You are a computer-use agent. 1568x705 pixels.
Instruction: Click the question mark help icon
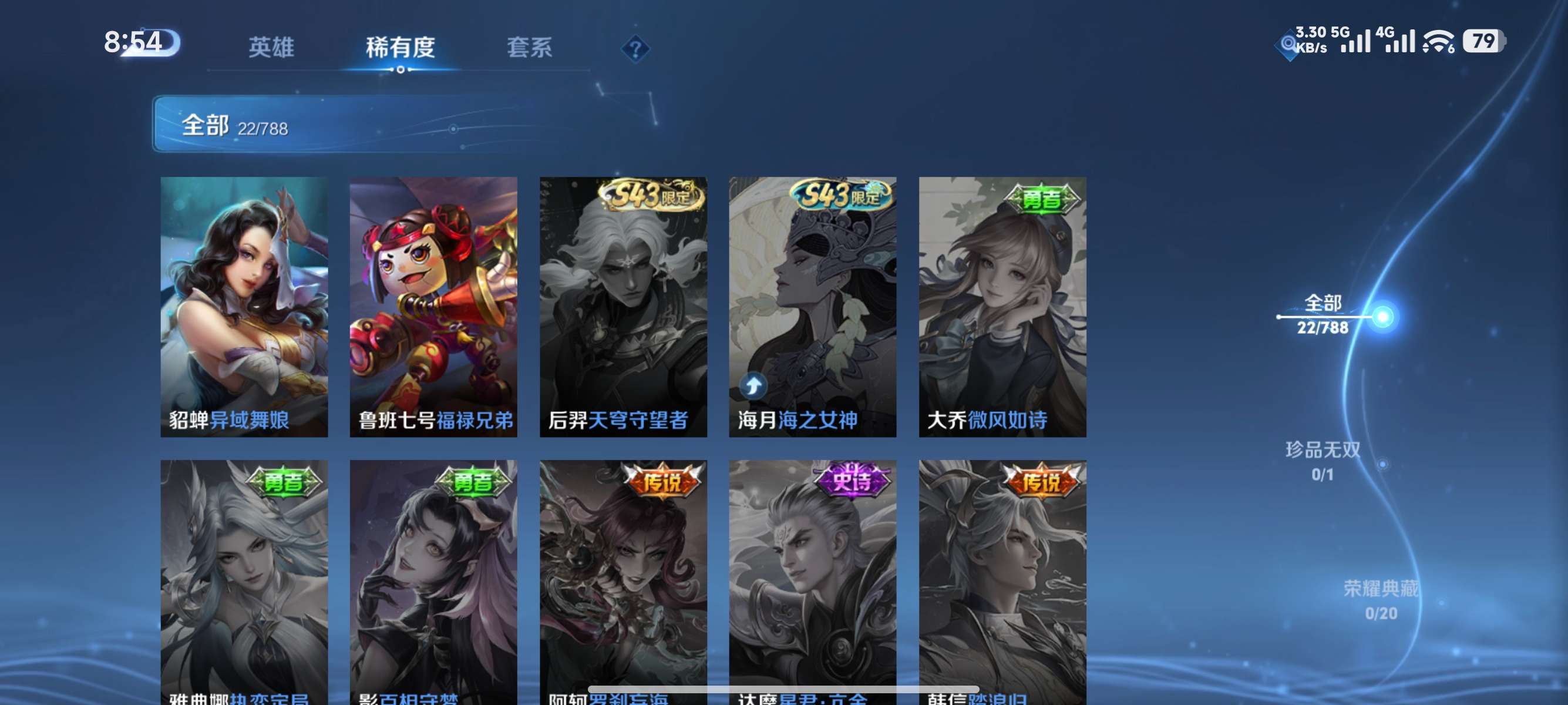(635, 49)
